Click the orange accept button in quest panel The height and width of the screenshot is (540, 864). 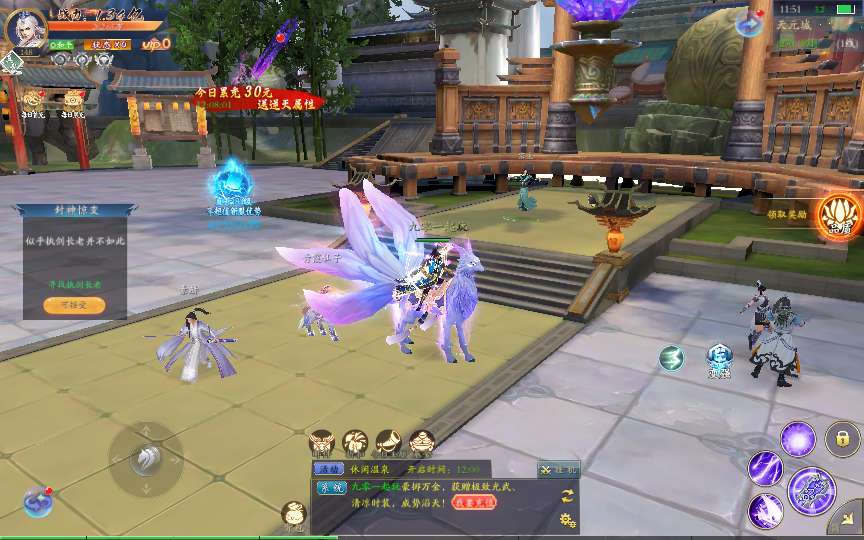pyautogui.click(x=73, y=305)
